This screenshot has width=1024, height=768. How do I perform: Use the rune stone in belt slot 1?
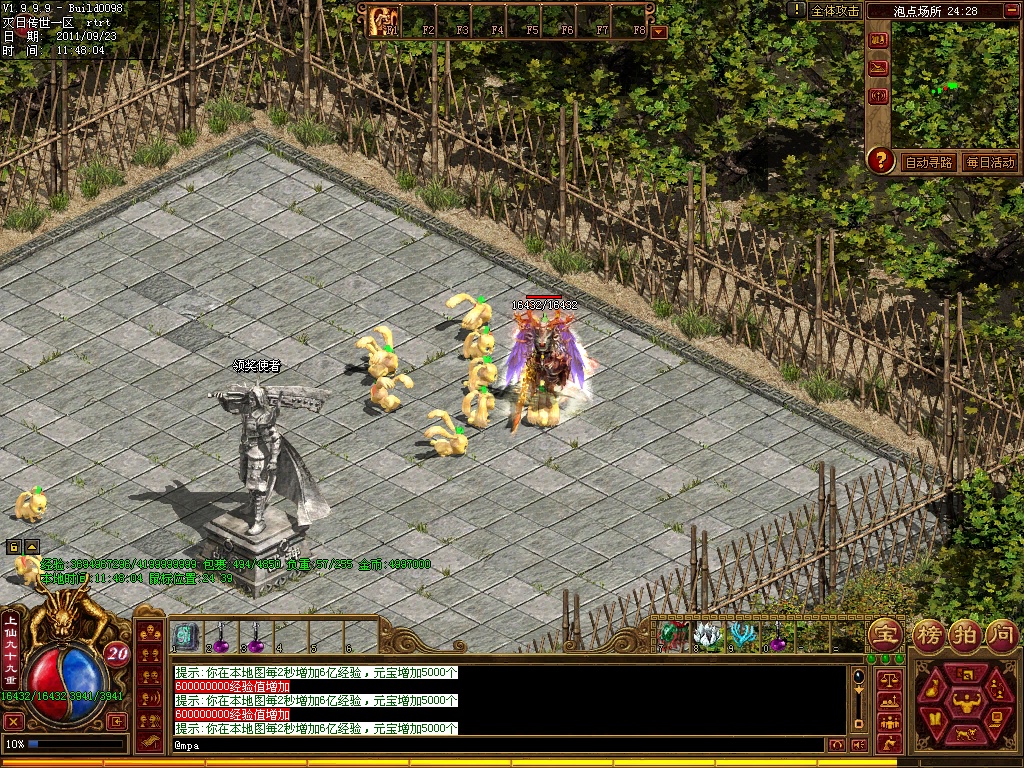click(x=185, y=634)
